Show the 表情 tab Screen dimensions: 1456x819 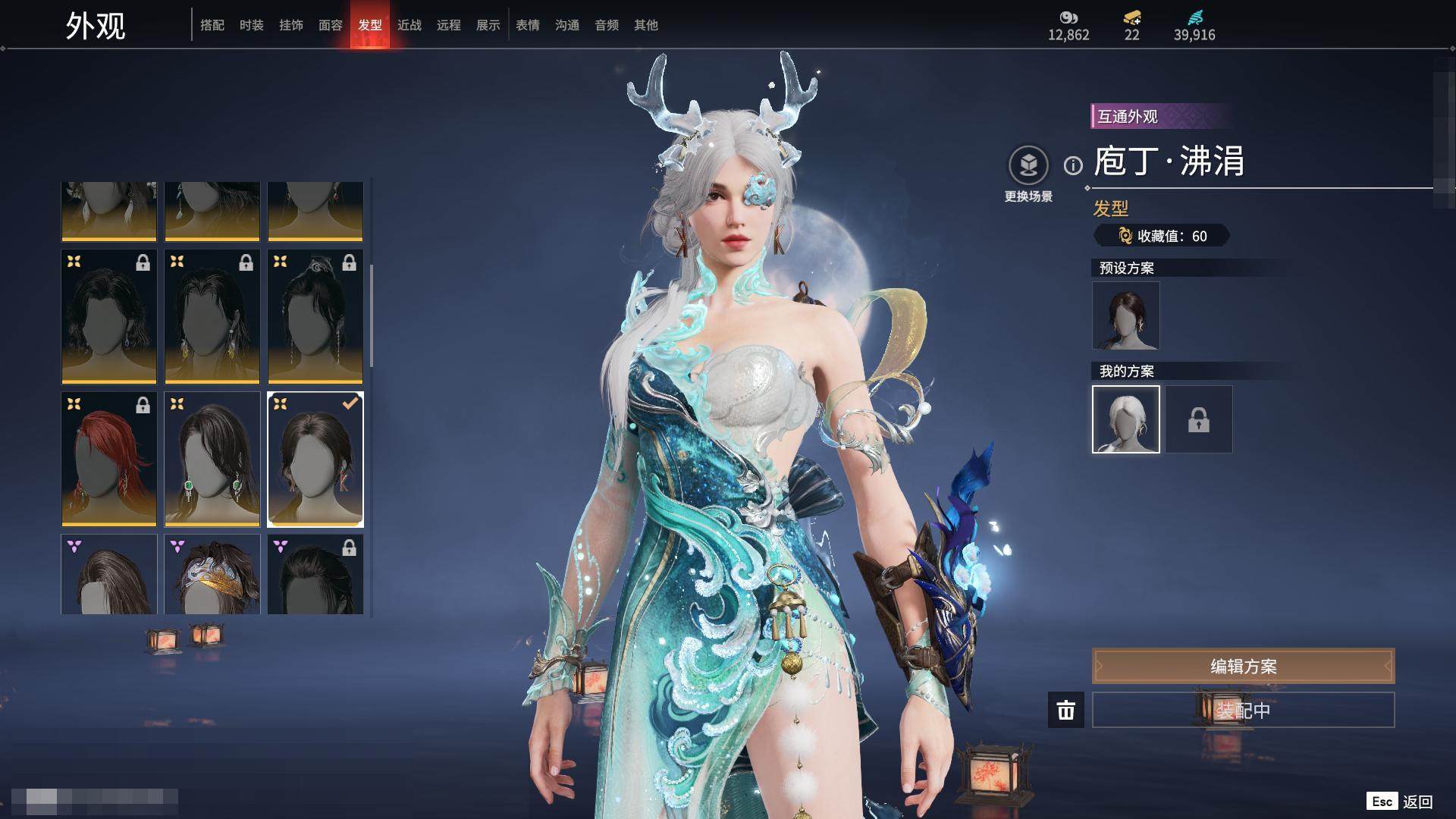click(x=528, y=25)
